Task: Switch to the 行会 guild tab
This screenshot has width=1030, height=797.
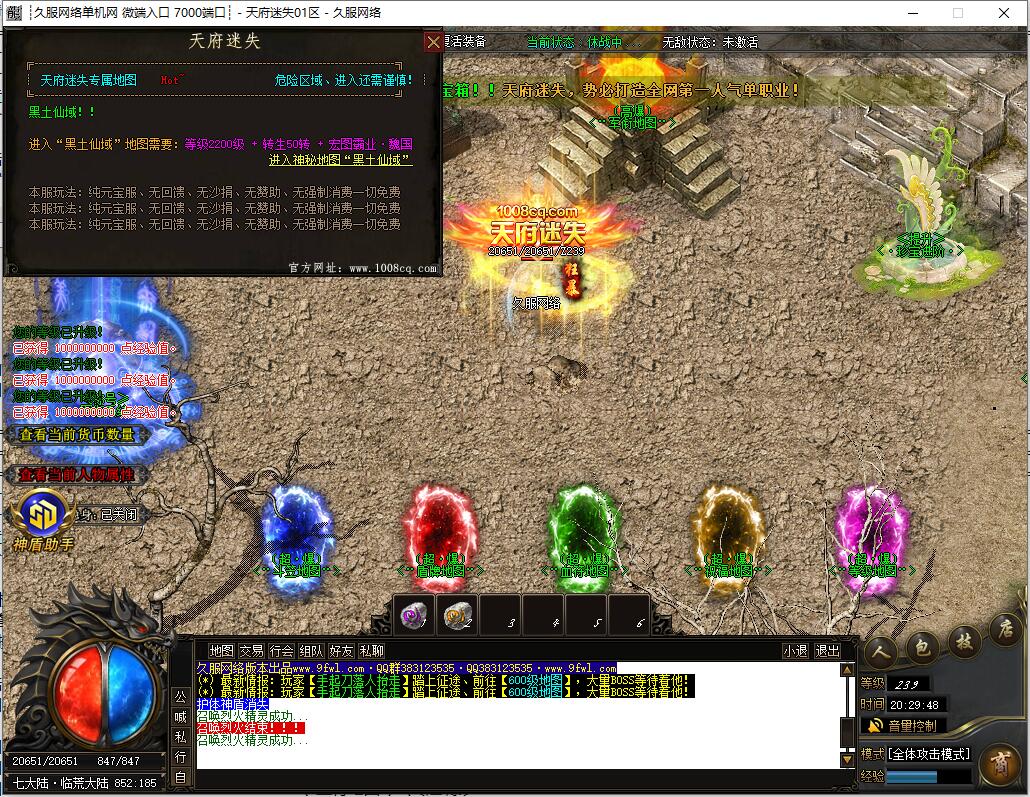Action: click(281, 650)
